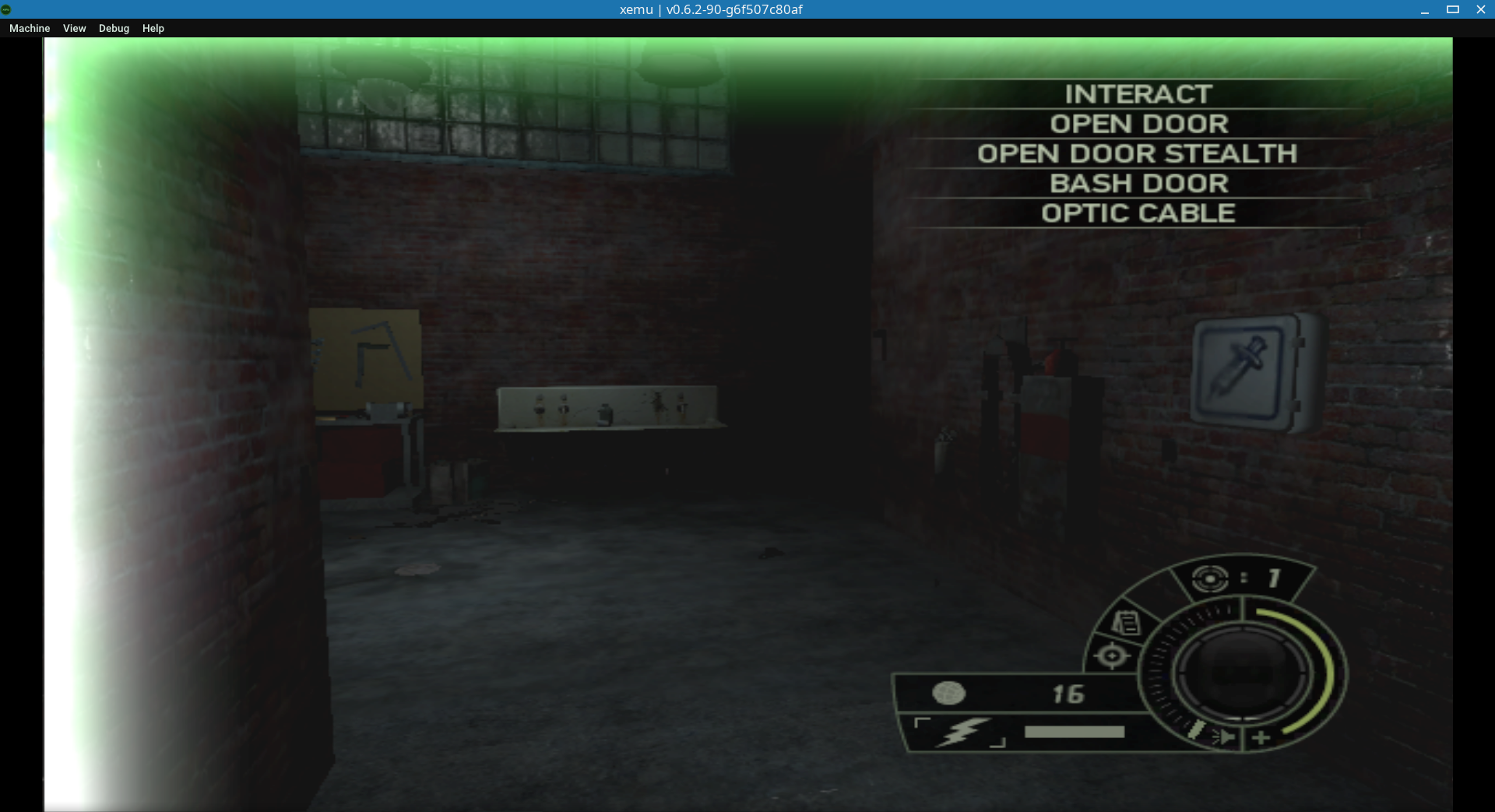The height and width of the screenshot is (812, 1495).
Task: Open the Debug menu
Action: (113, 28)
